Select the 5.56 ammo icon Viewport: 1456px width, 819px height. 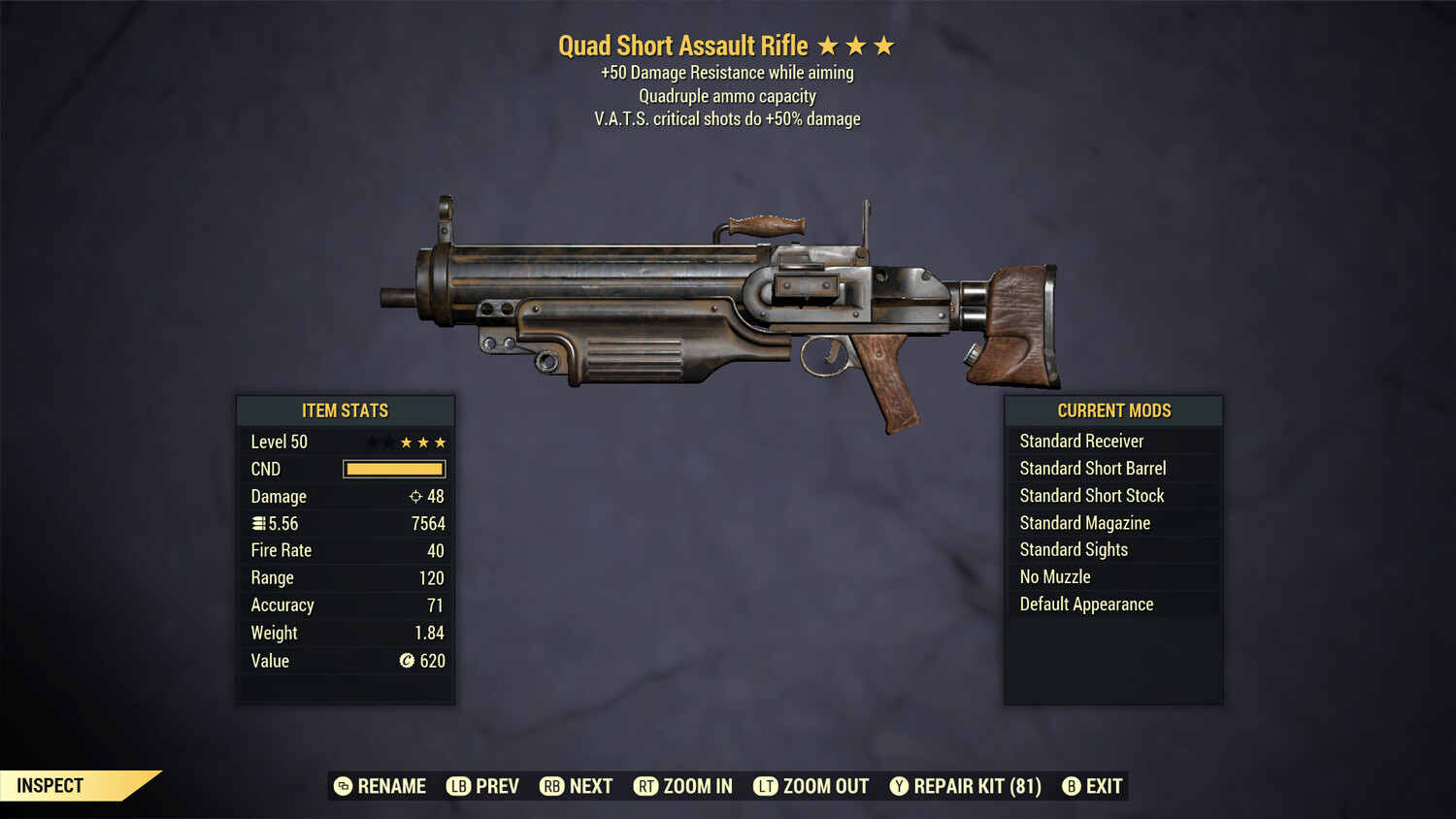pos(258,523)
